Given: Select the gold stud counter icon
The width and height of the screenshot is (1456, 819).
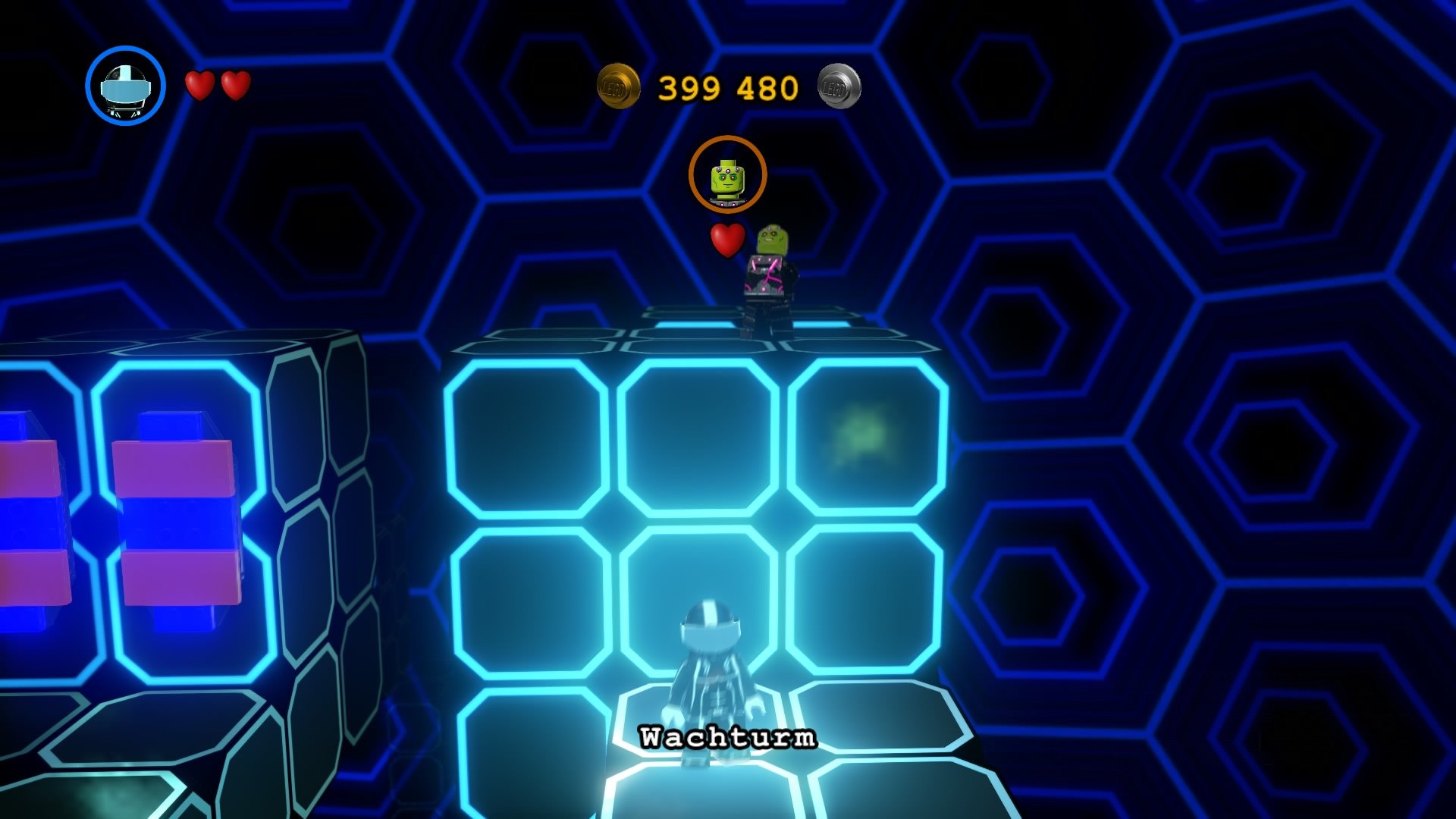Looking at the screenshot, I should (618, 86).
